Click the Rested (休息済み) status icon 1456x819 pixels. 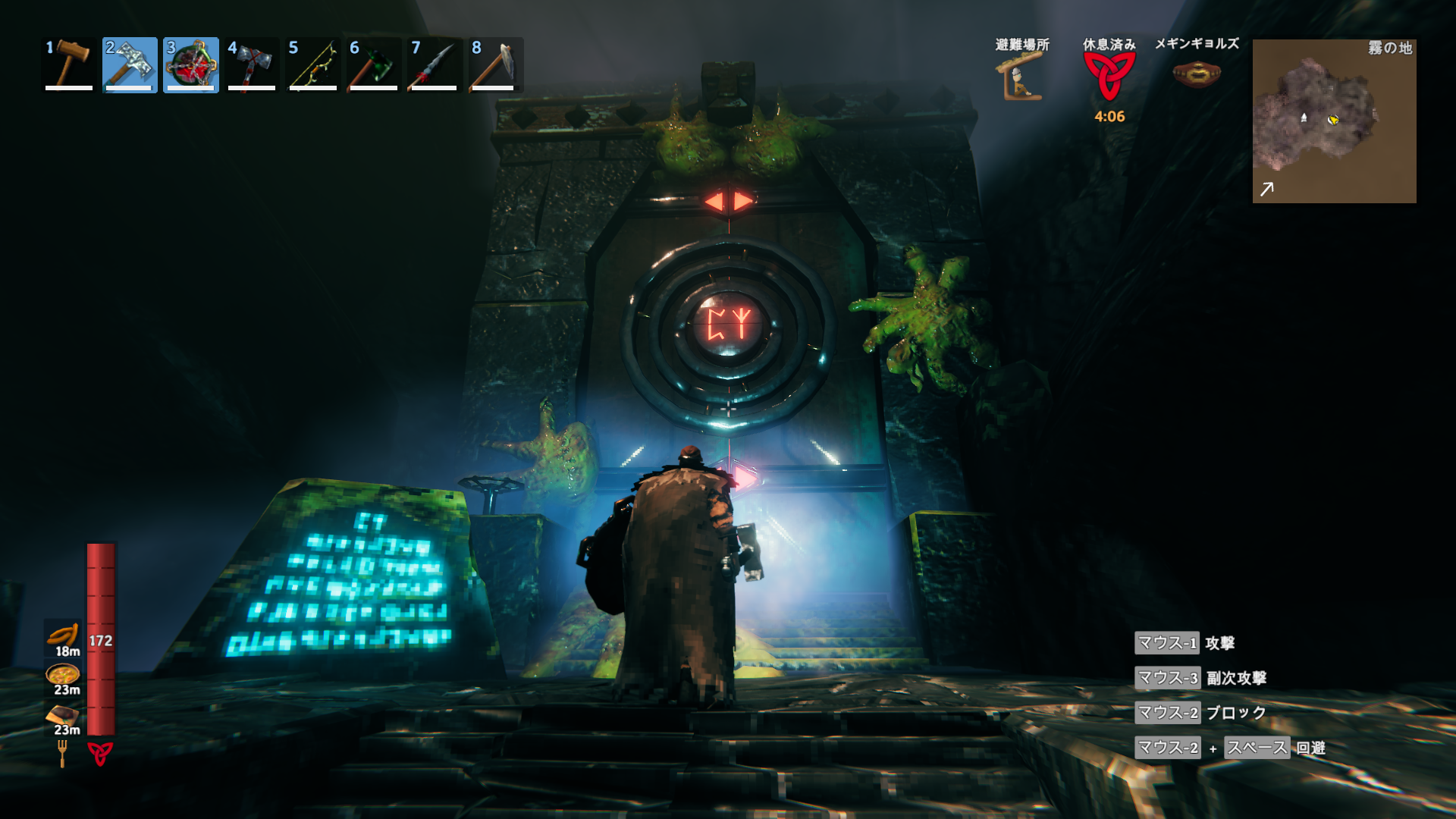tap(1109, 76)
